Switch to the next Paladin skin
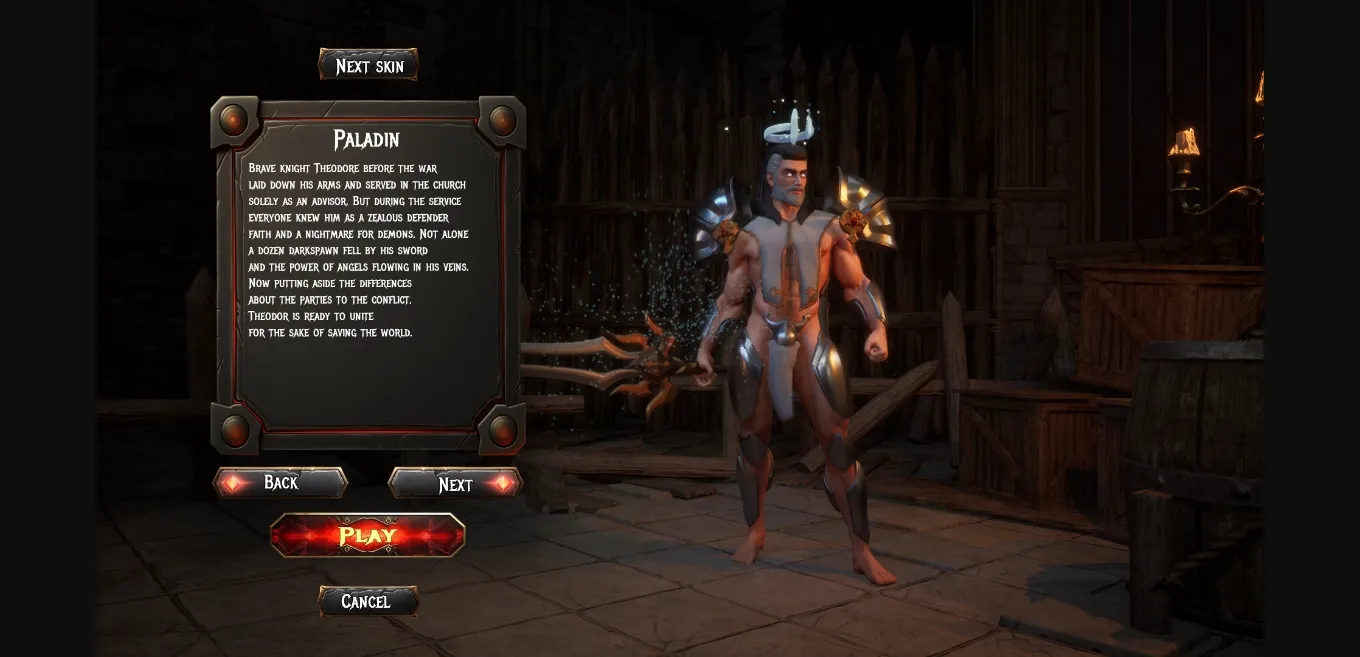This screenshot has width=1360, height=657. pyautogui.click(x=368, y=66)
